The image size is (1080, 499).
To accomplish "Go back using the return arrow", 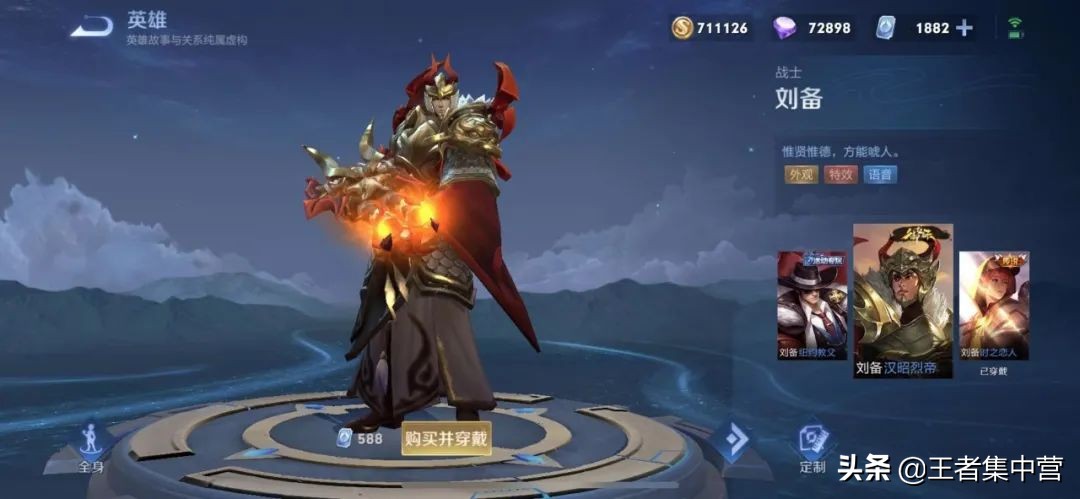I will pos(91,27).
